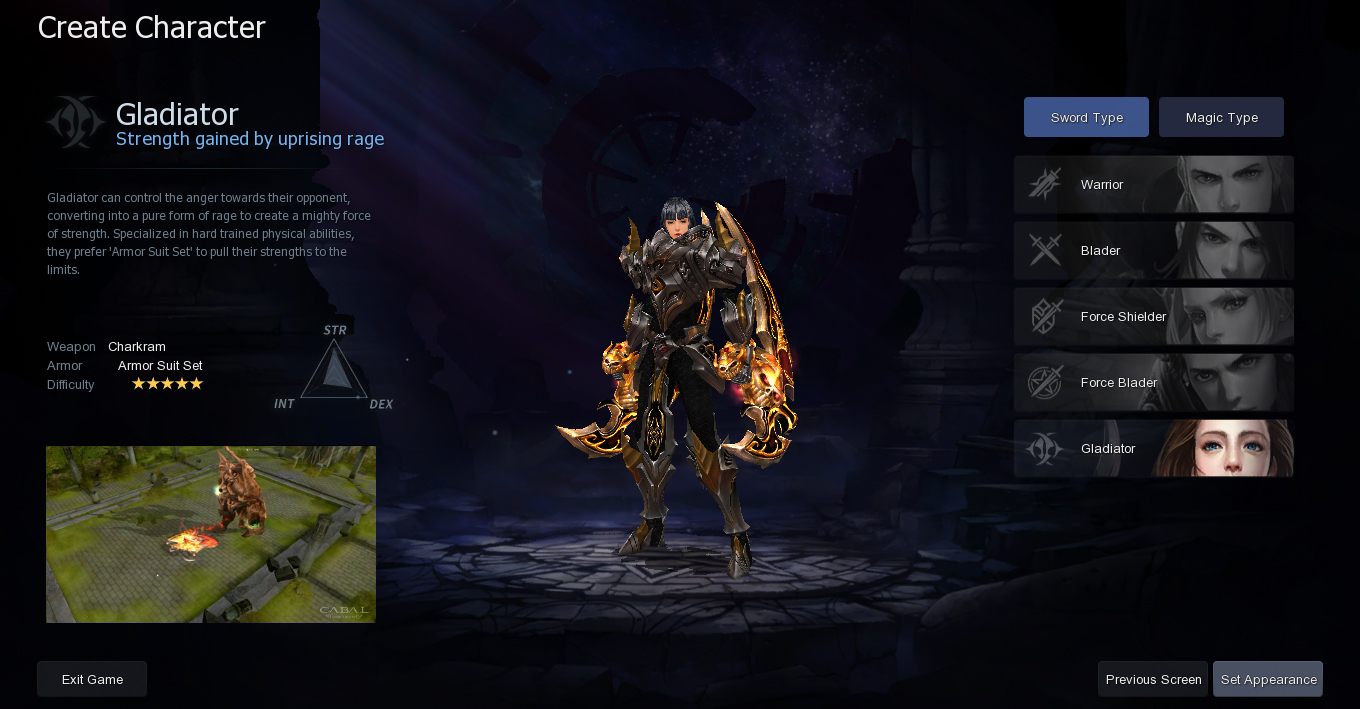The width and height of the screenshot is (1360, 709).
Task: Switch to the Sword Type tab
Action: click(x=1086, y=117)
